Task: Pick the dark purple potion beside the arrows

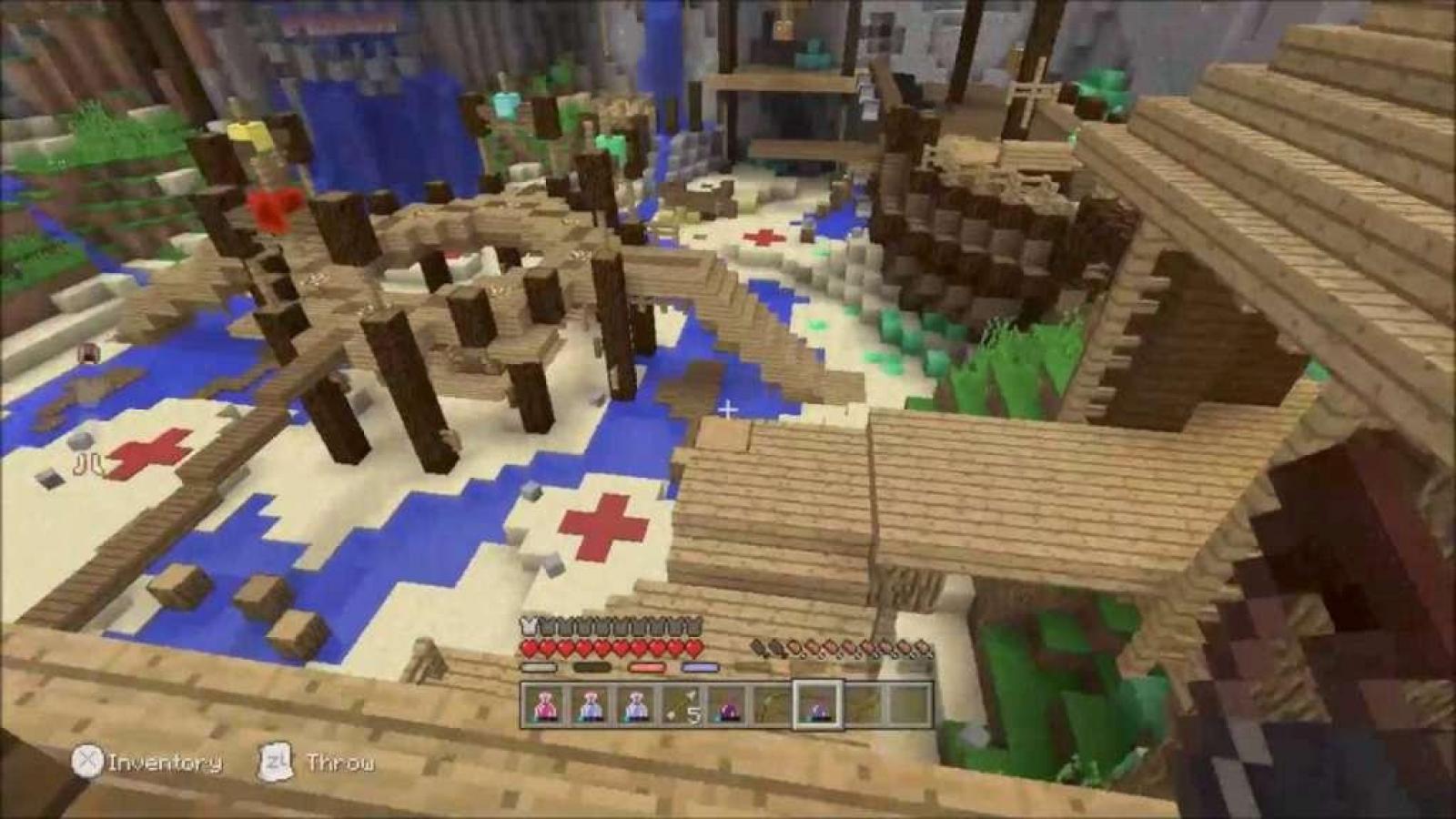Action: tap(727, 704)
